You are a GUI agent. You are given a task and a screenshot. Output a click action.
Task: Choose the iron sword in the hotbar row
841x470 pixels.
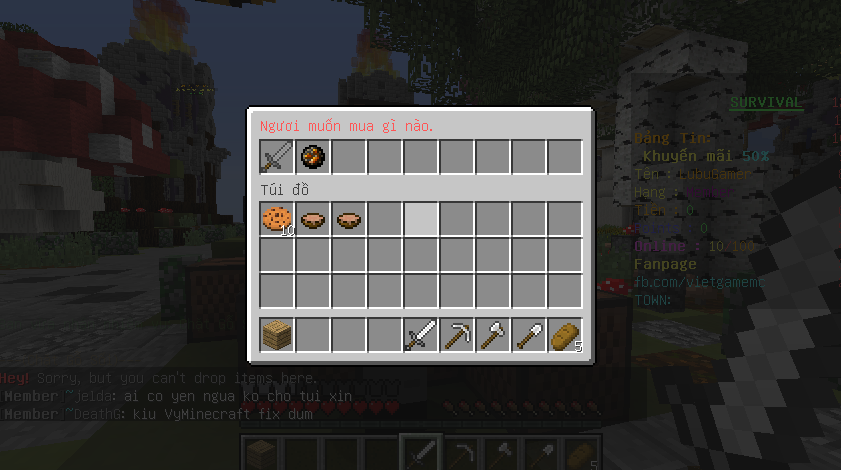[421, 335]
